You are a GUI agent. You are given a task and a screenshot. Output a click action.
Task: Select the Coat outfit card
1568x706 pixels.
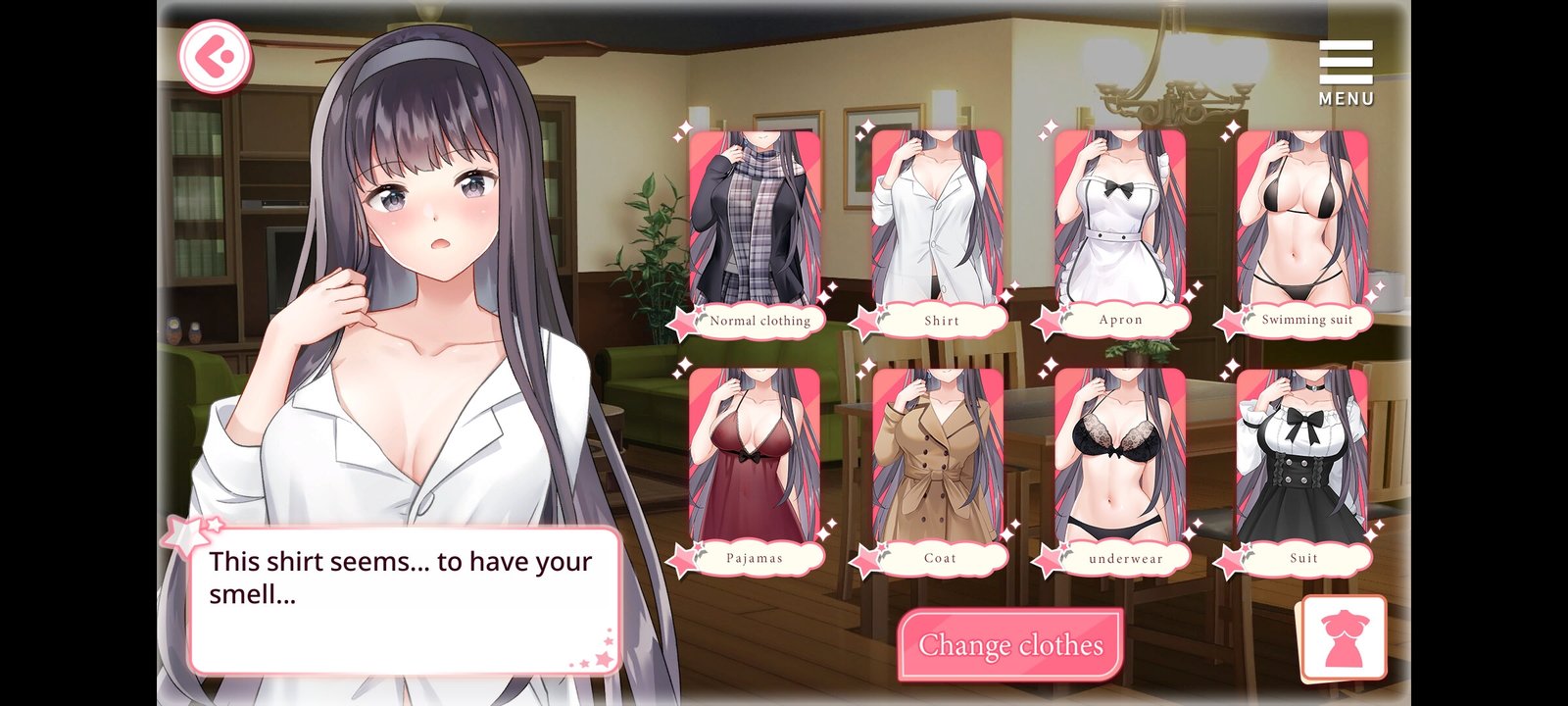pos(937,468)
